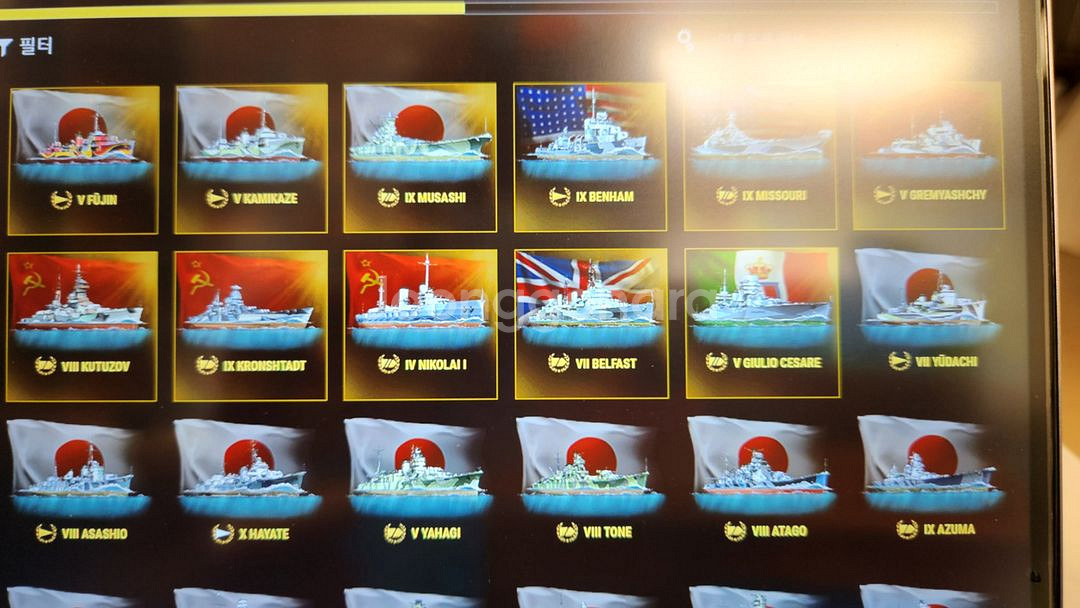The width and height of the screenshot is (1080, 608).
Task: Select the V Yahagi ship card
Action: pos(421,490)
